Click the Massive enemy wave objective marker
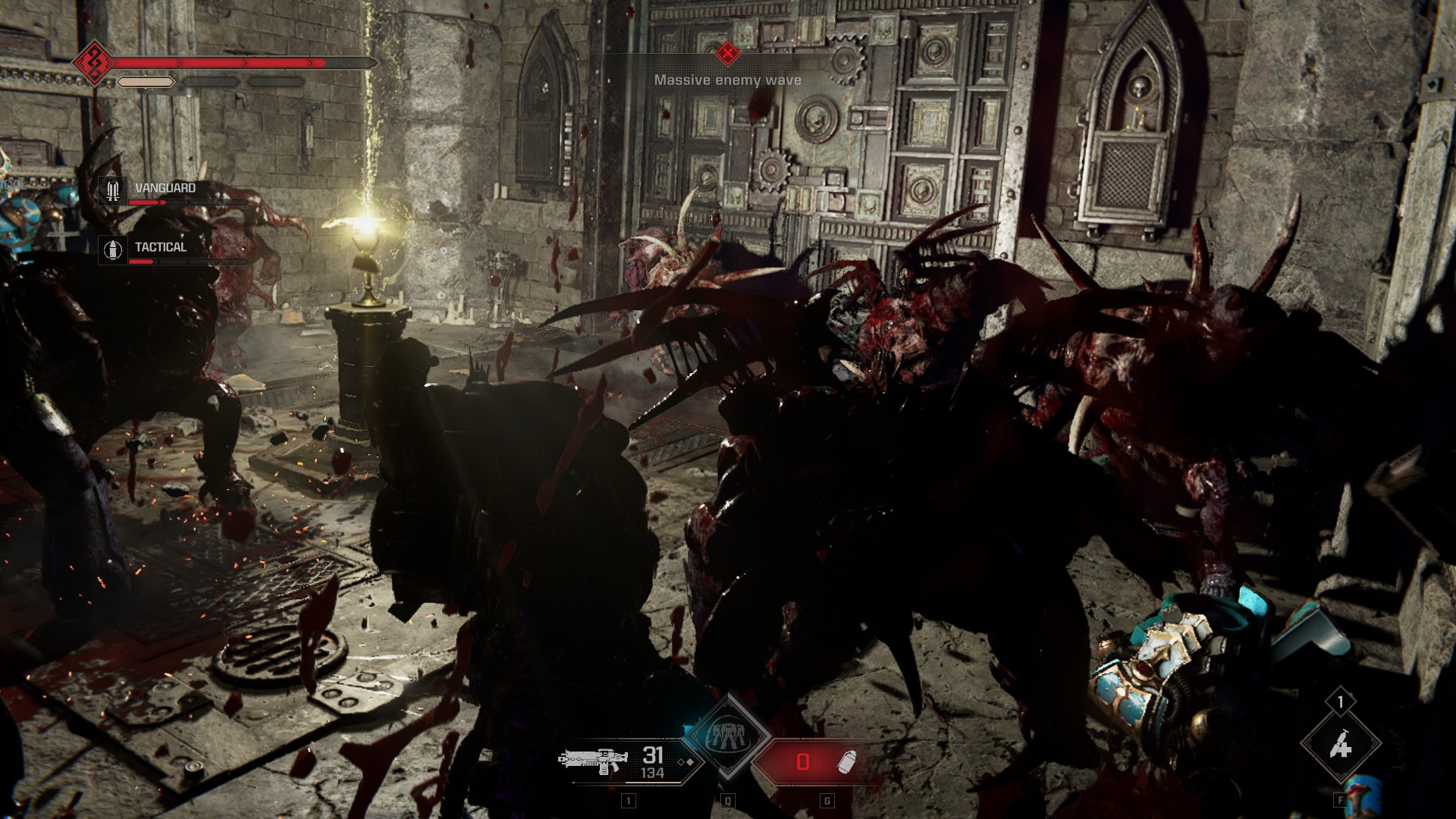 point(728,53)
